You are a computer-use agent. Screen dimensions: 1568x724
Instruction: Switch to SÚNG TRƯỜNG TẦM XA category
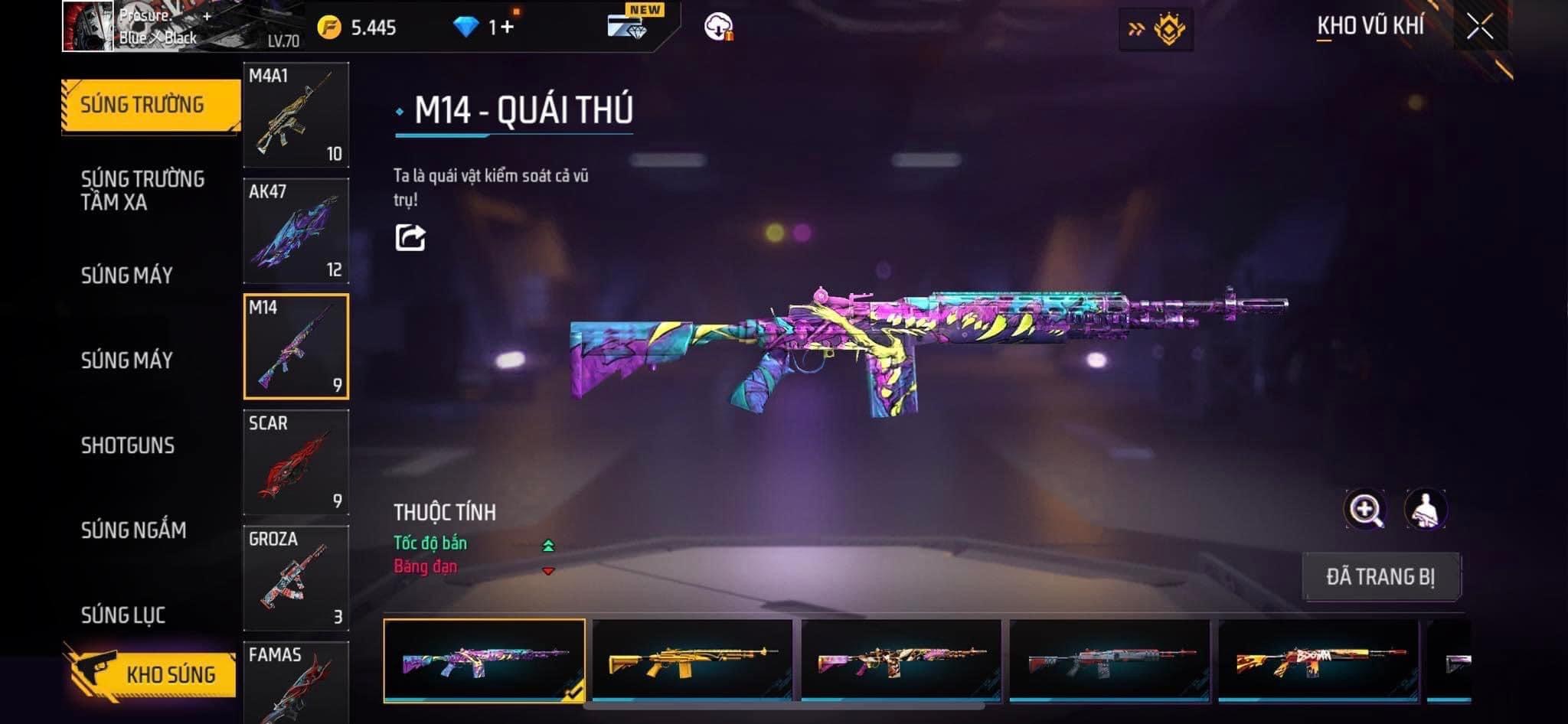pyautogui.click(x=142, y=191)
